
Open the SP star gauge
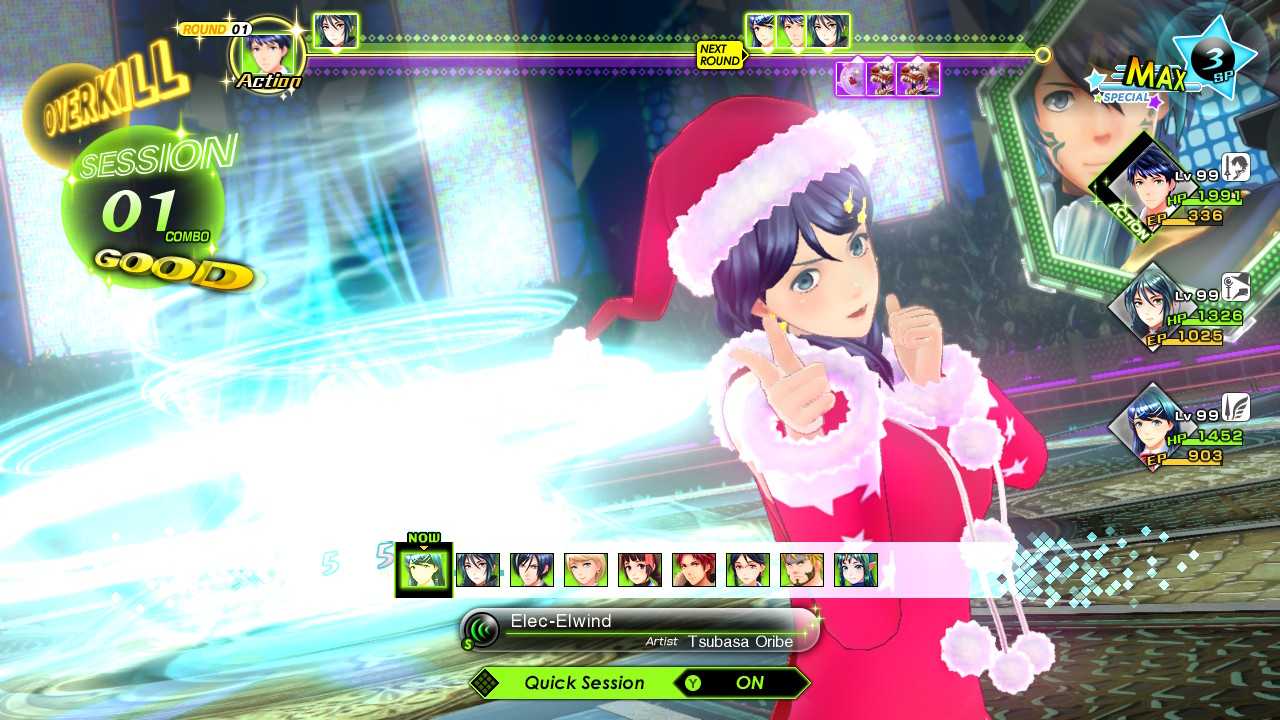point(1214,57)
